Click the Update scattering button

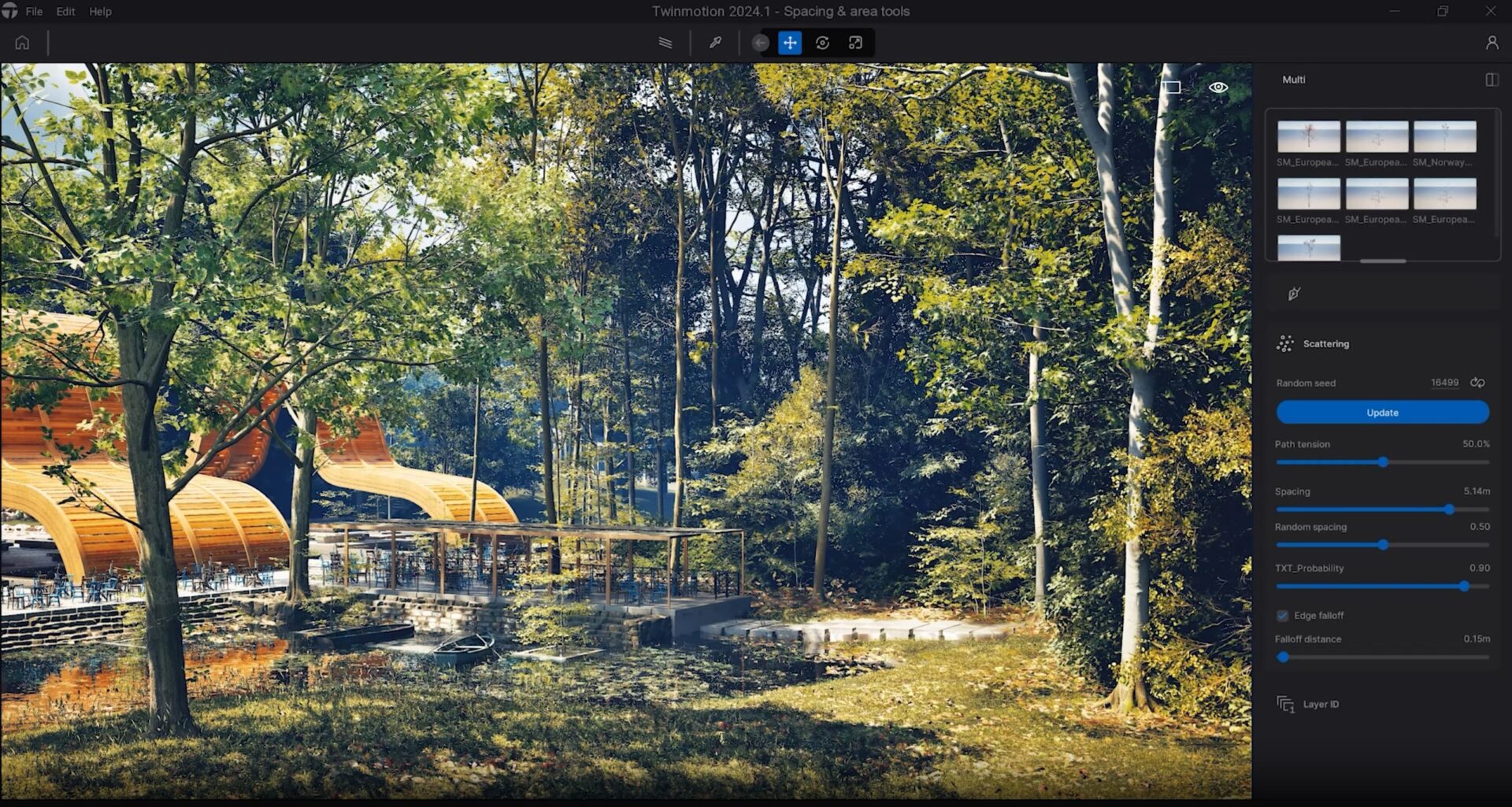pos(1382,413)
